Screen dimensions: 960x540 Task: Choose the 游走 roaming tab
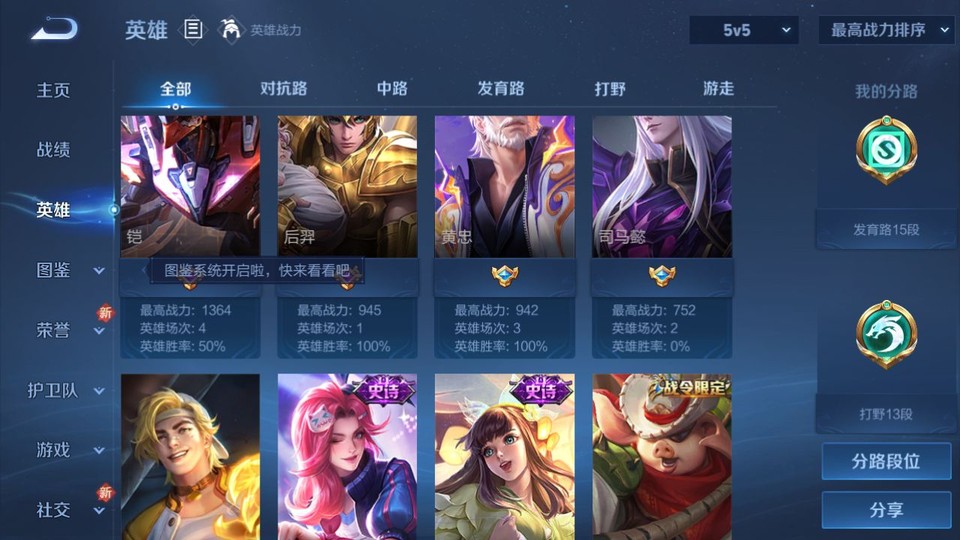coord(718,88)
